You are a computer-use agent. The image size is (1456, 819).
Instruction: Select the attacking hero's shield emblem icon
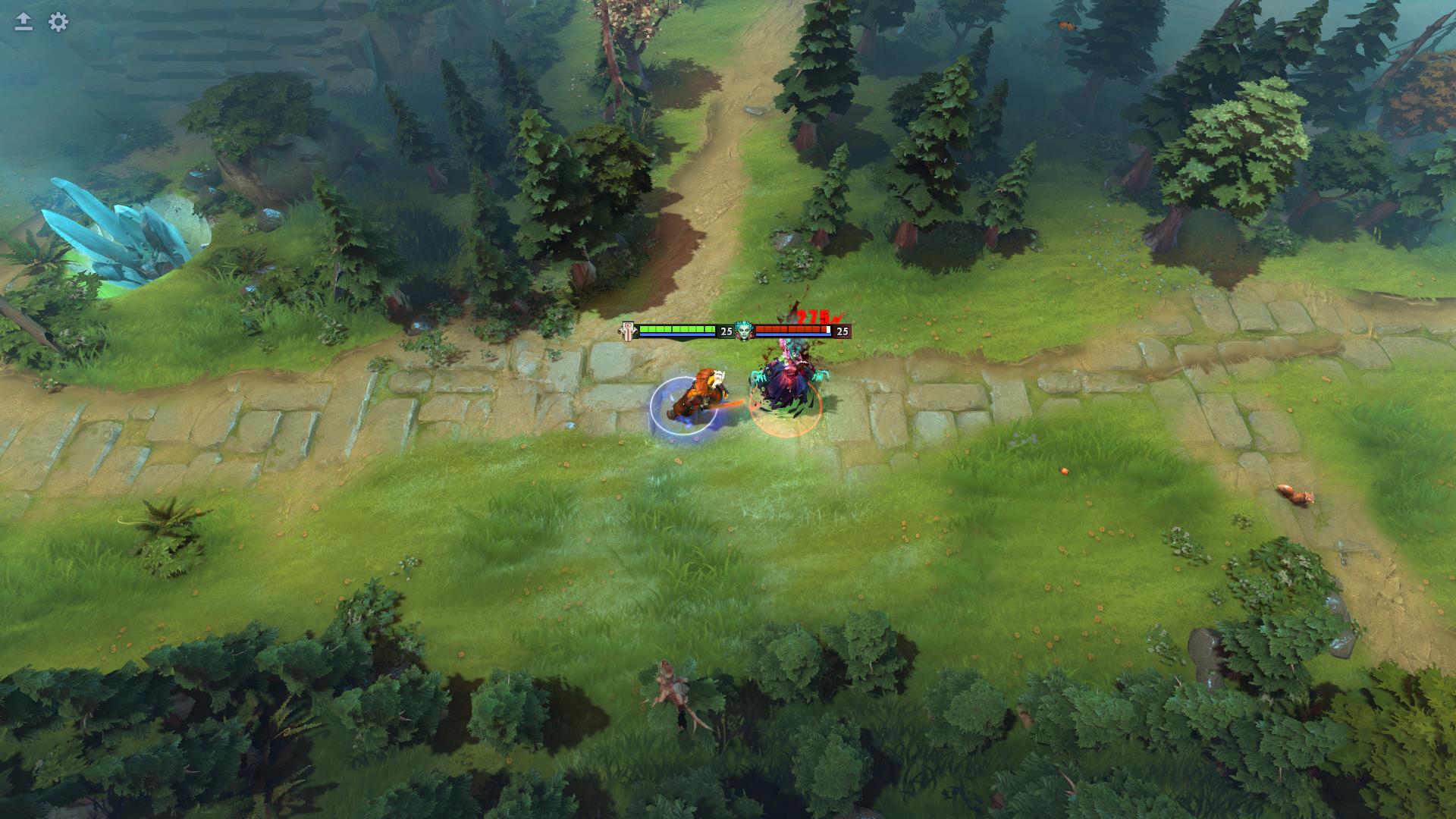[x=627, y=331]
